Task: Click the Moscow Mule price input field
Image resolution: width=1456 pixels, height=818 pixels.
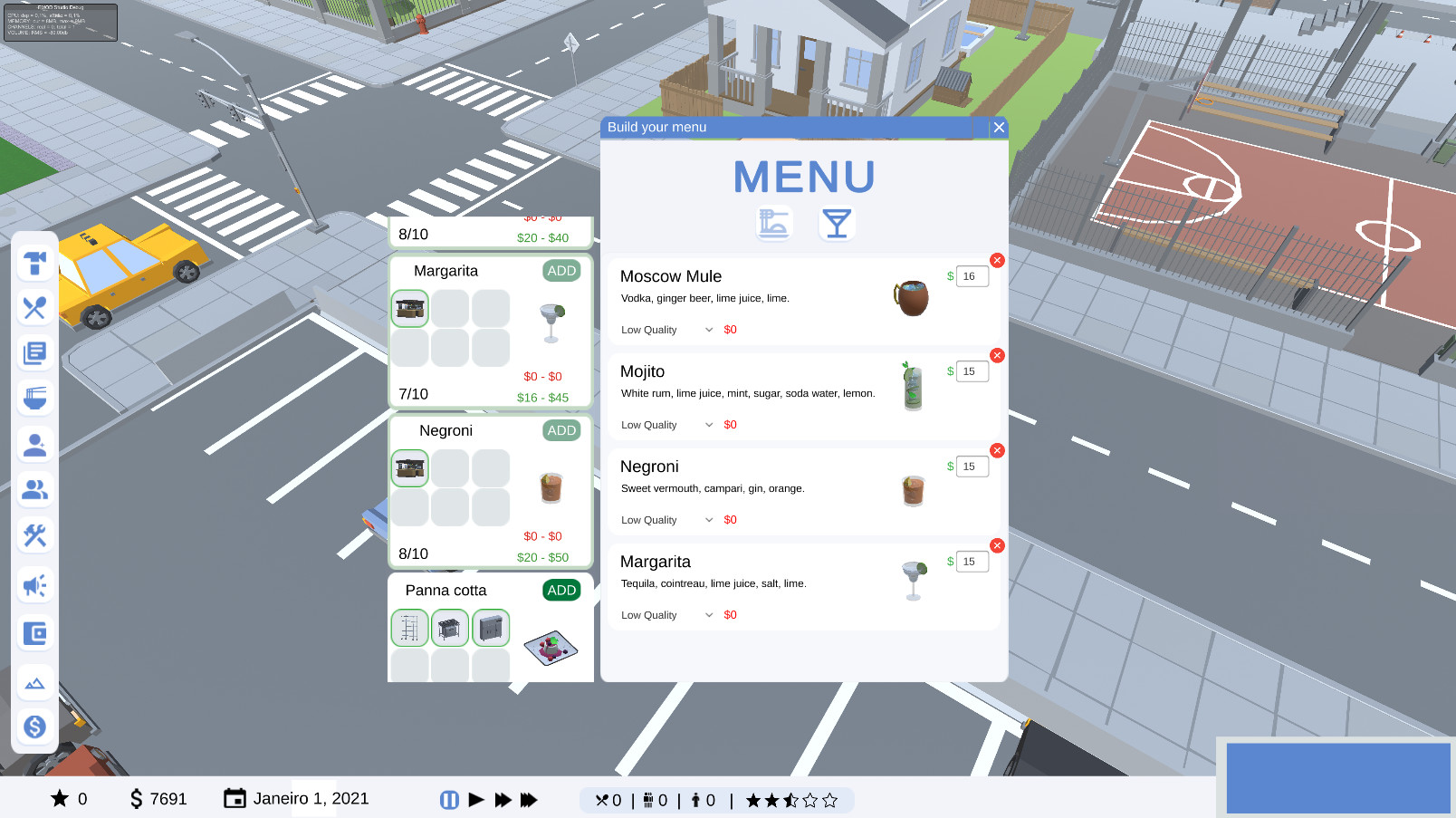Action: 972,276
